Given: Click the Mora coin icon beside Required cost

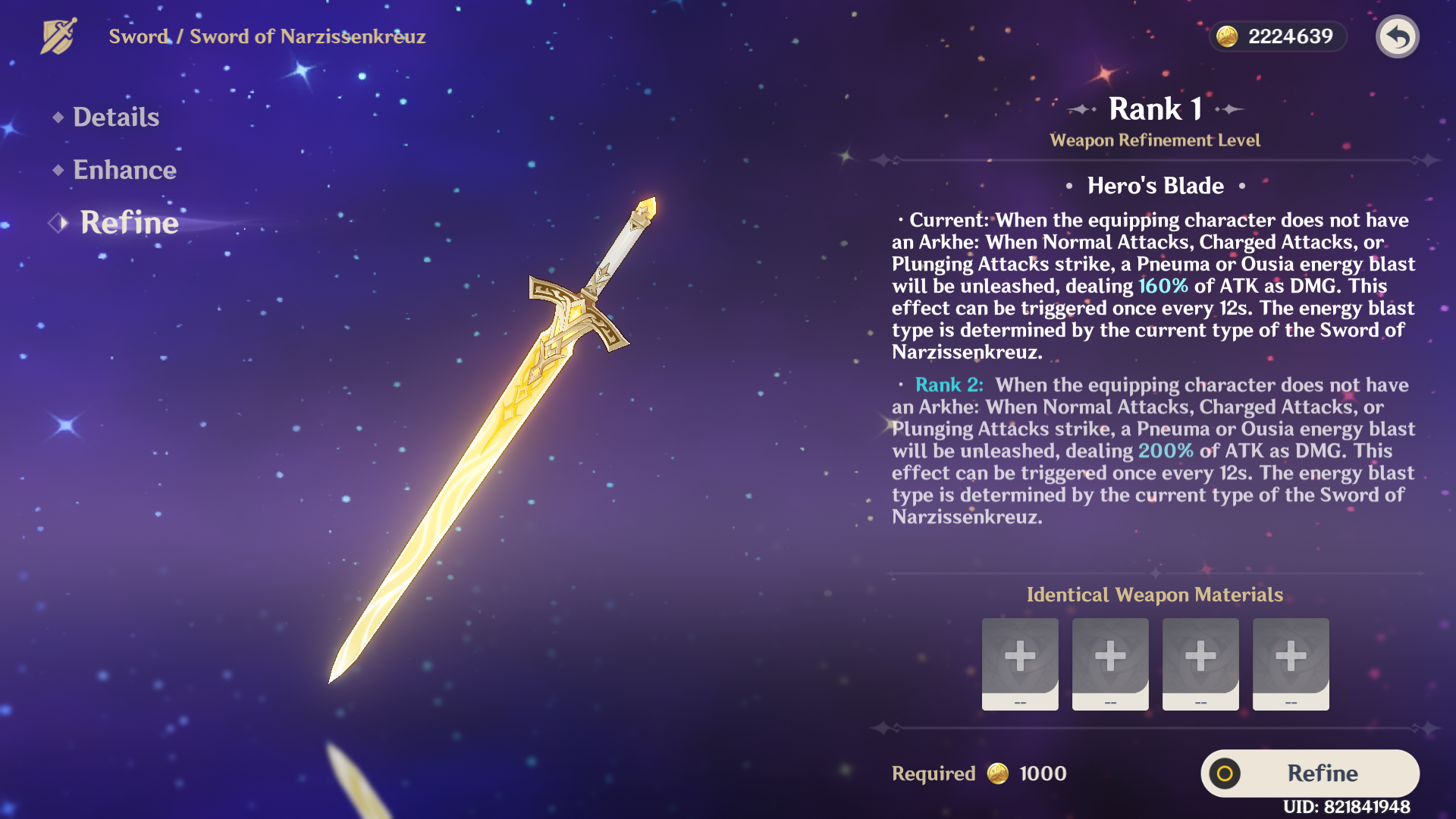Looking at the screenshot, I should pos(999,773).
